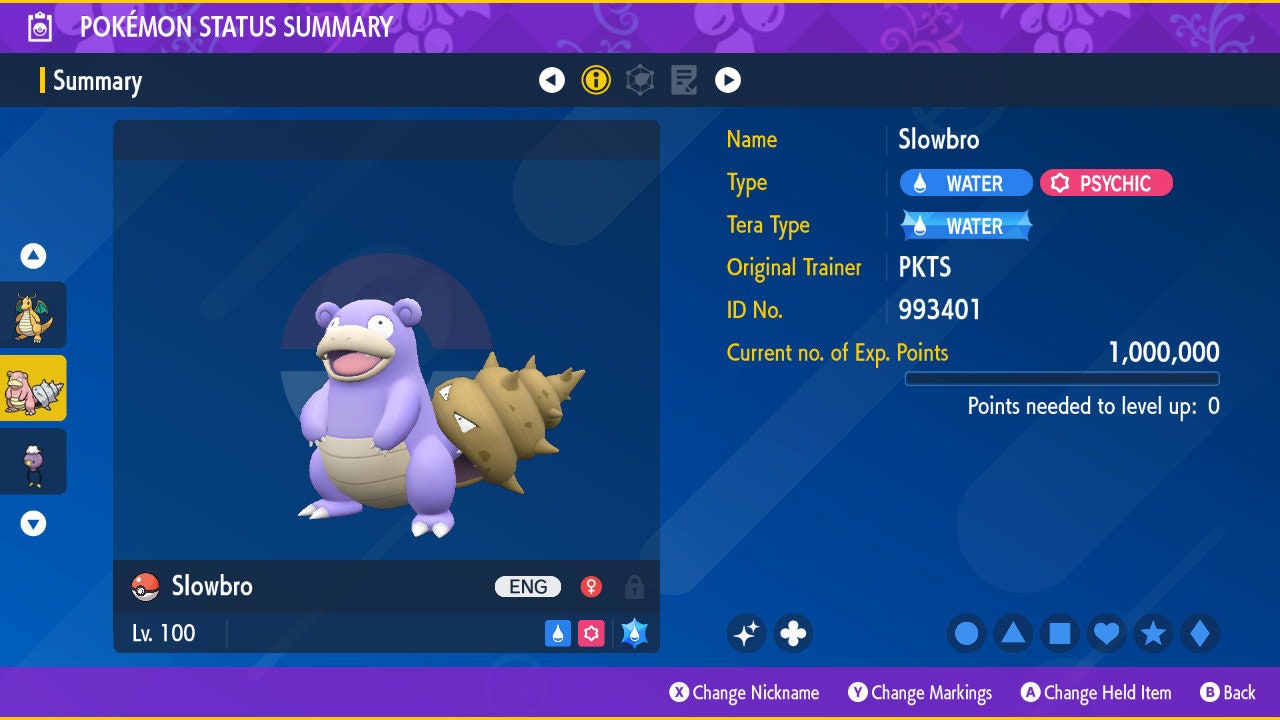Go to the next summary page arrow

point(728,80)
